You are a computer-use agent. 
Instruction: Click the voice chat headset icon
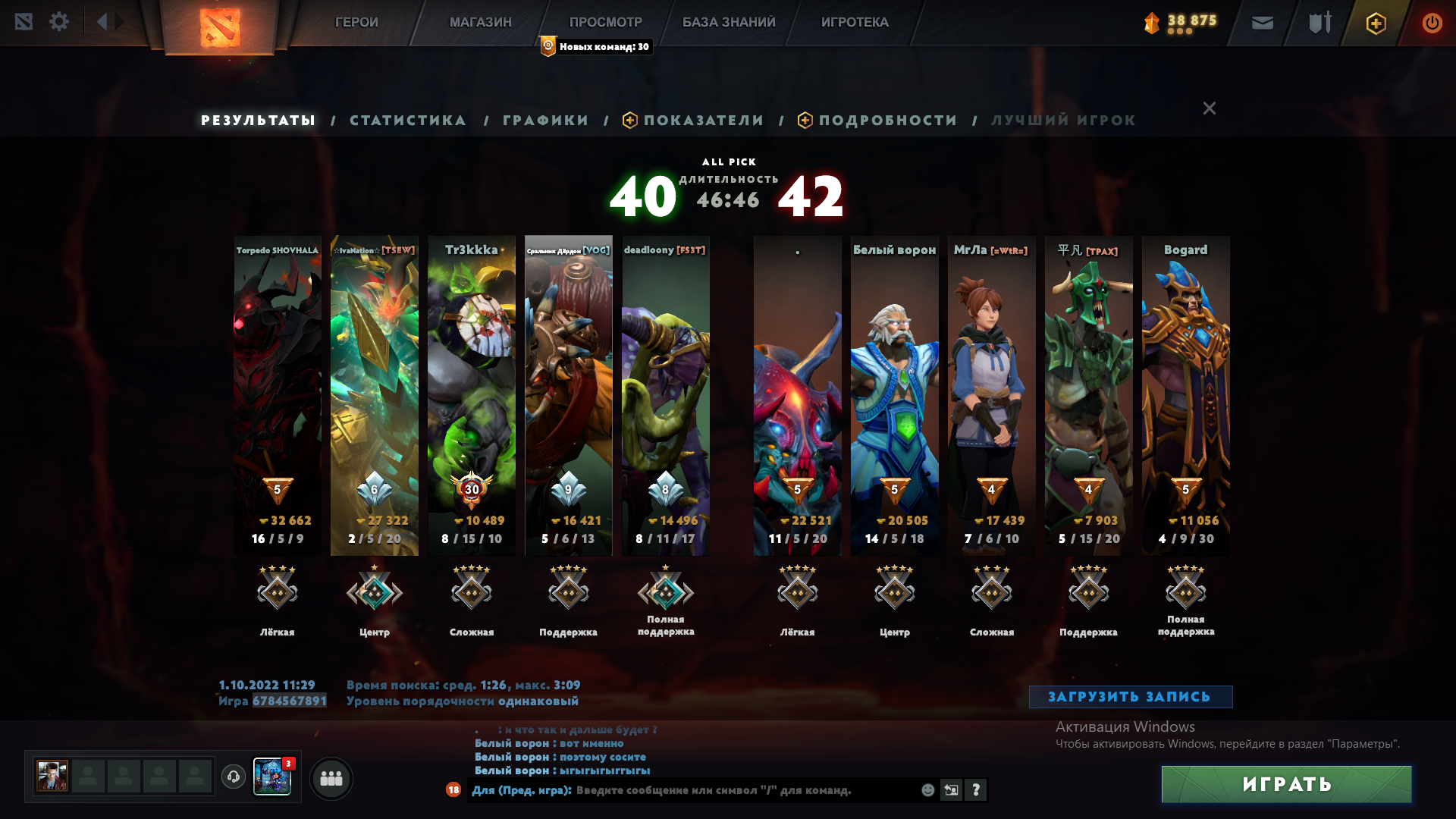[233, 777]
